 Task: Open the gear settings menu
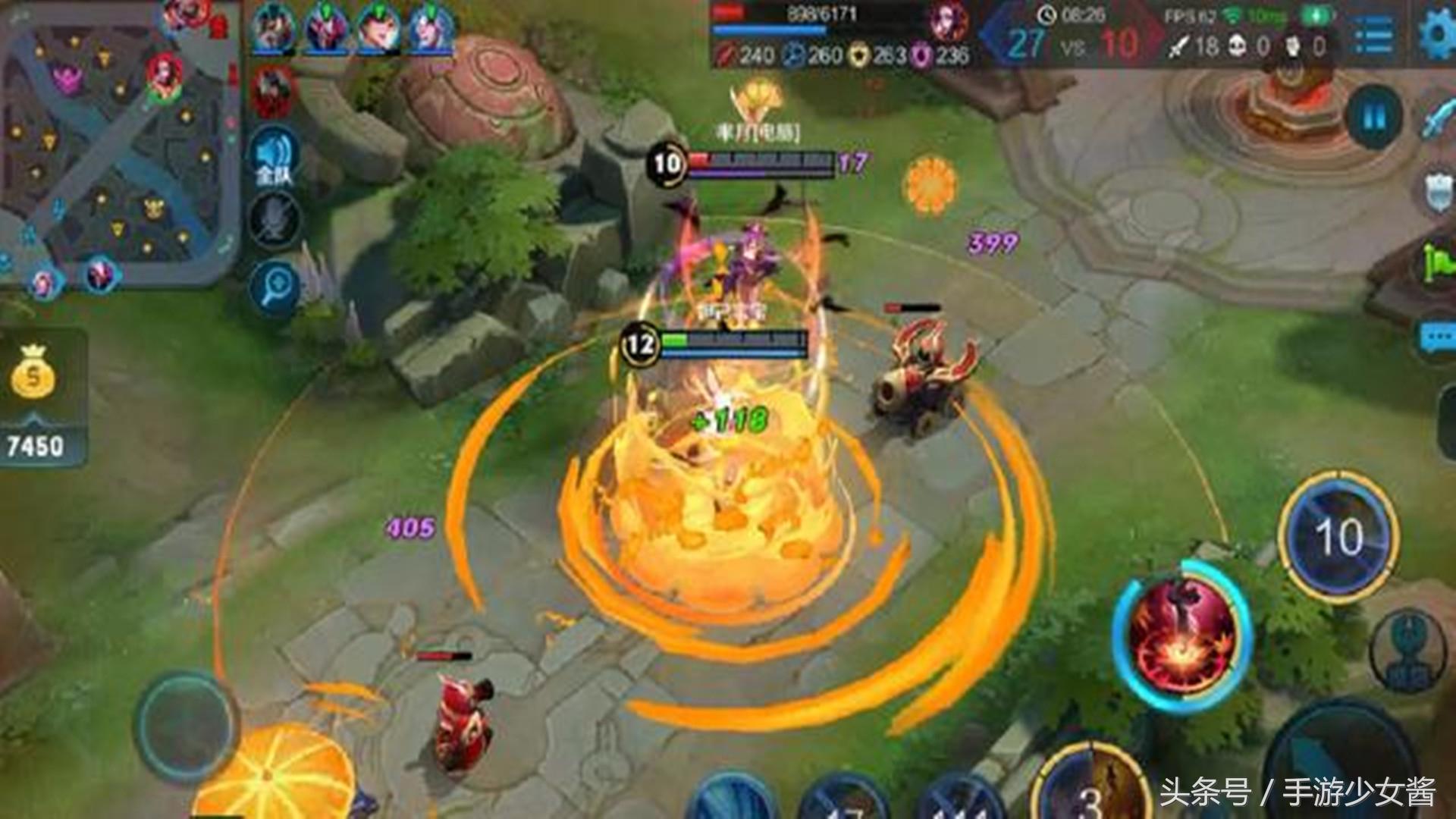click(1437, 34)
